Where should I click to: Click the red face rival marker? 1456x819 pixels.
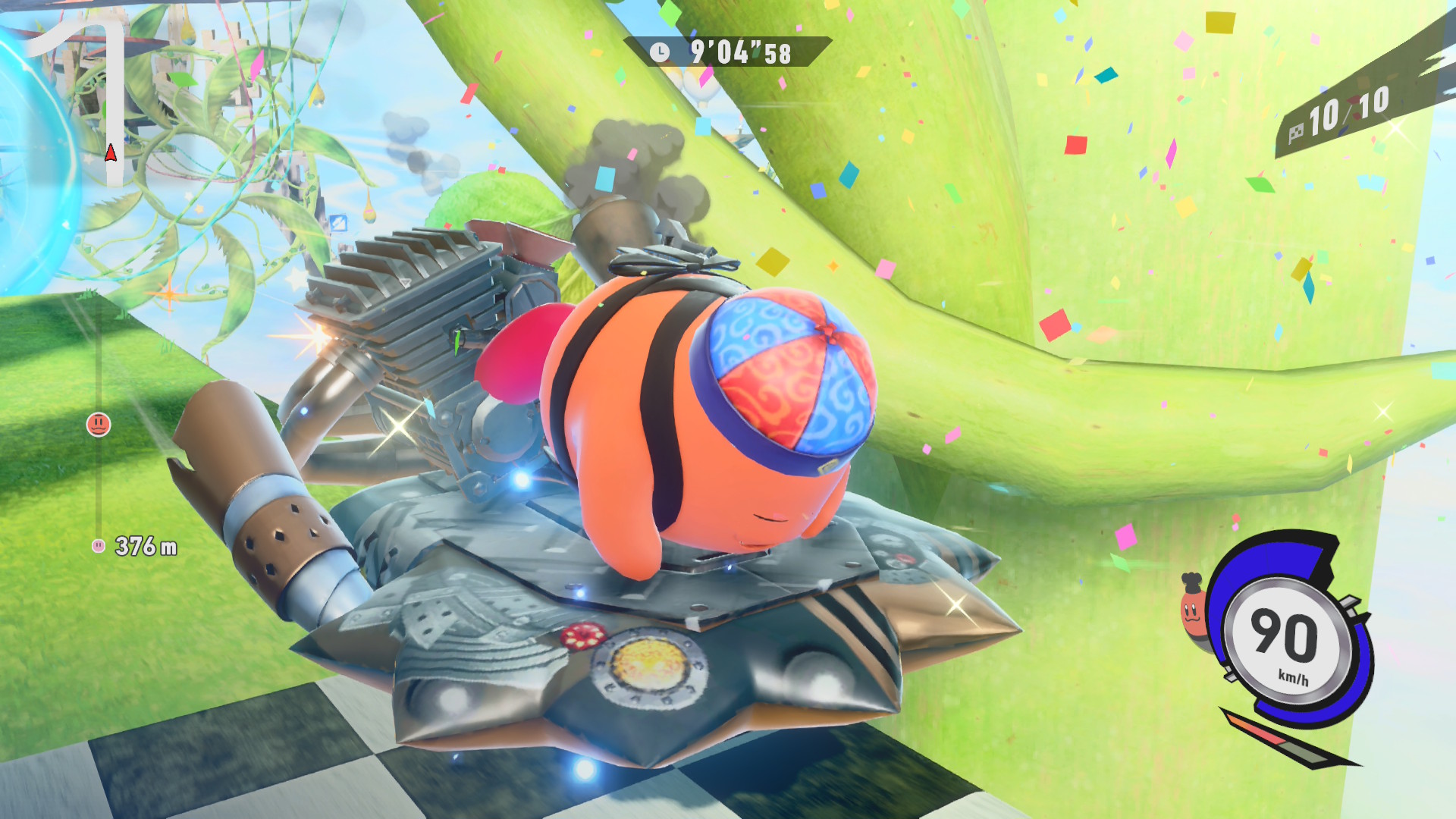[x=99, y=425]
